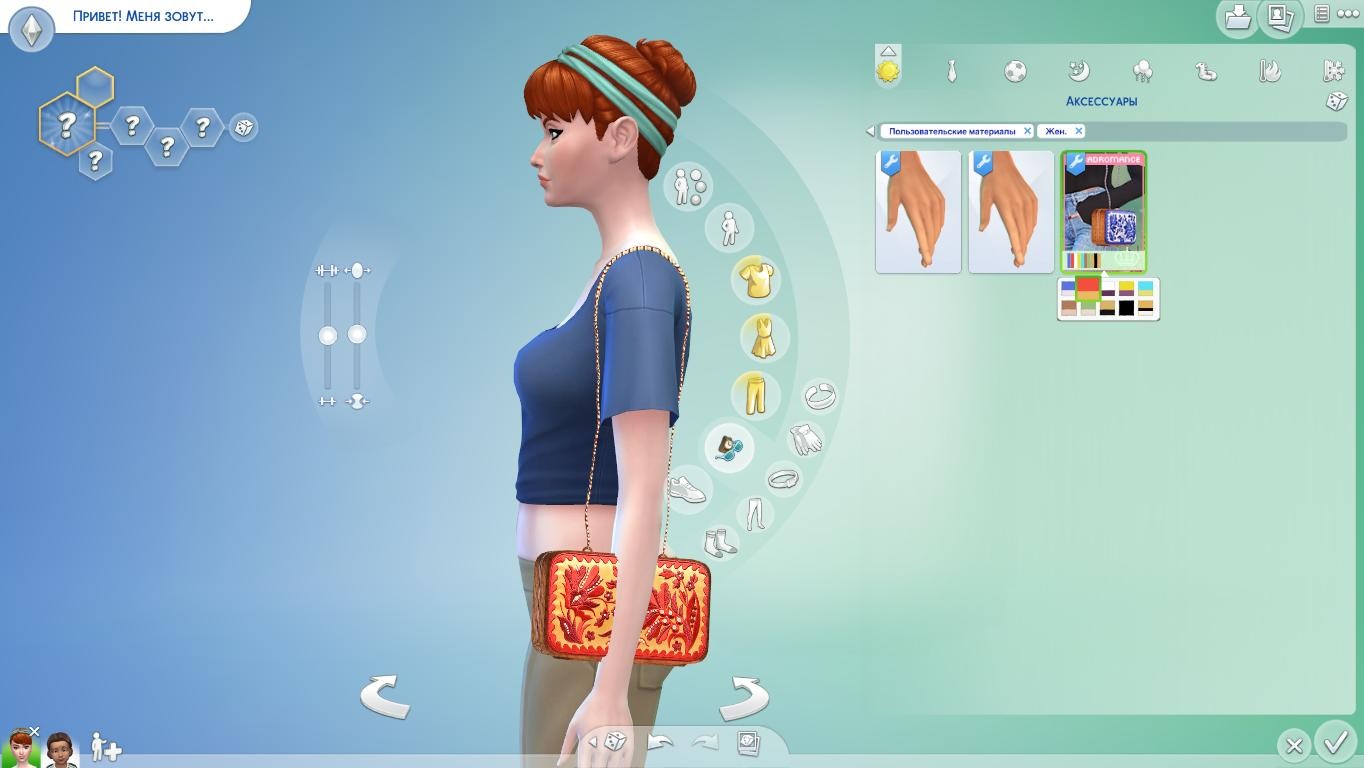
Task: Open the bottoms category pants icon
Action: pos(755,394)
